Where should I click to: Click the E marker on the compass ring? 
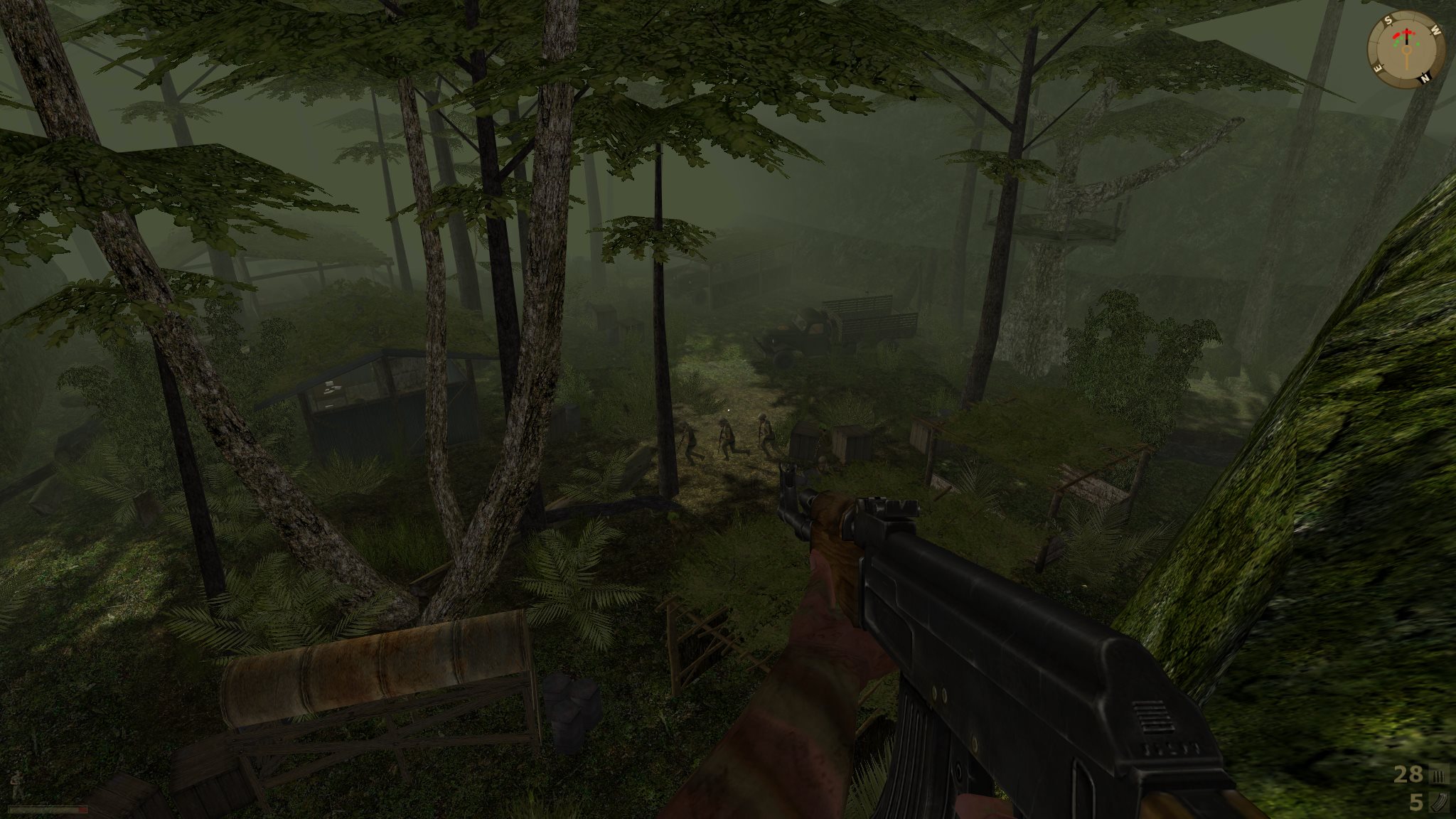coord(1377,67)
